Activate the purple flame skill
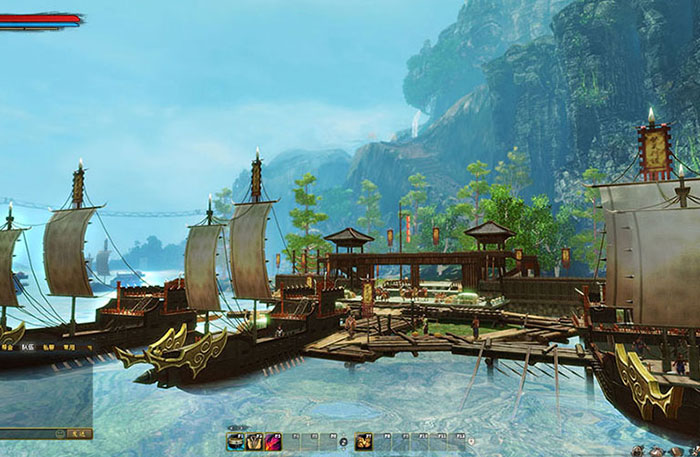The image size is (700, 457). point(272,441)
